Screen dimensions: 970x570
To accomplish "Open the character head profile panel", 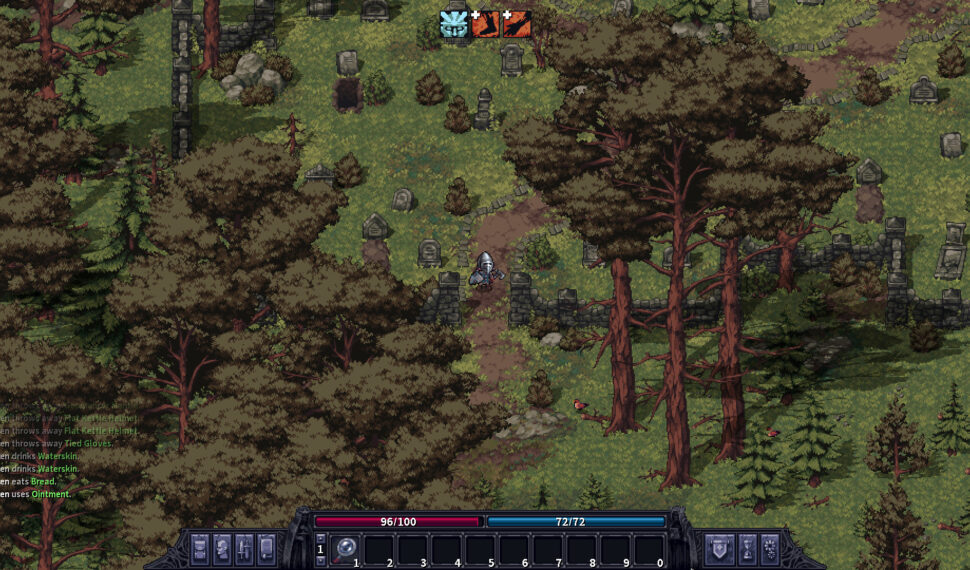I will tap(222, 549).
